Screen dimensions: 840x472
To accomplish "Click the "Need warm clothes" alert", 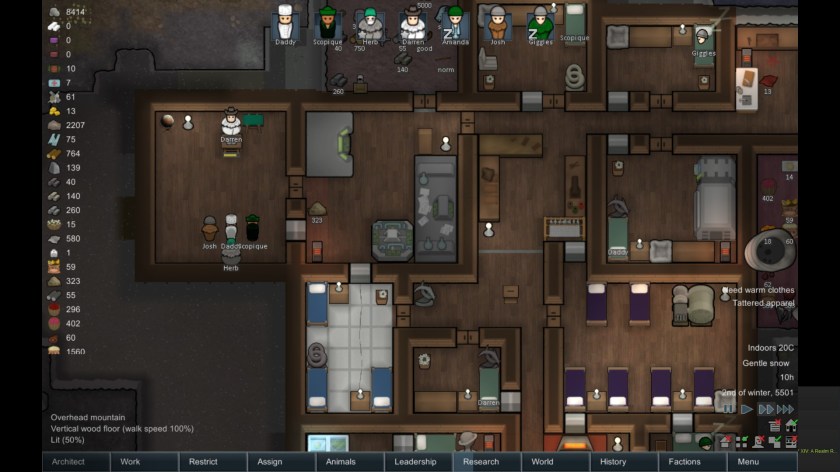I will pos(760,290).
